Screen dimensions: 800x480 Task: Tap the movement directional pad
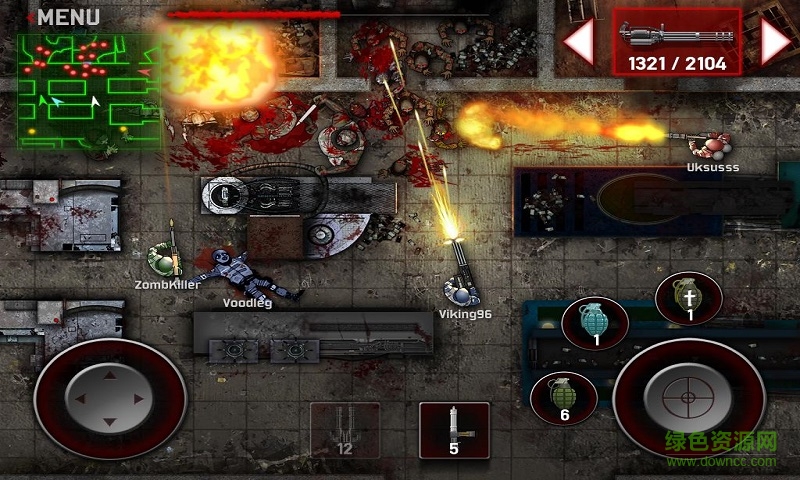point(110,398)
